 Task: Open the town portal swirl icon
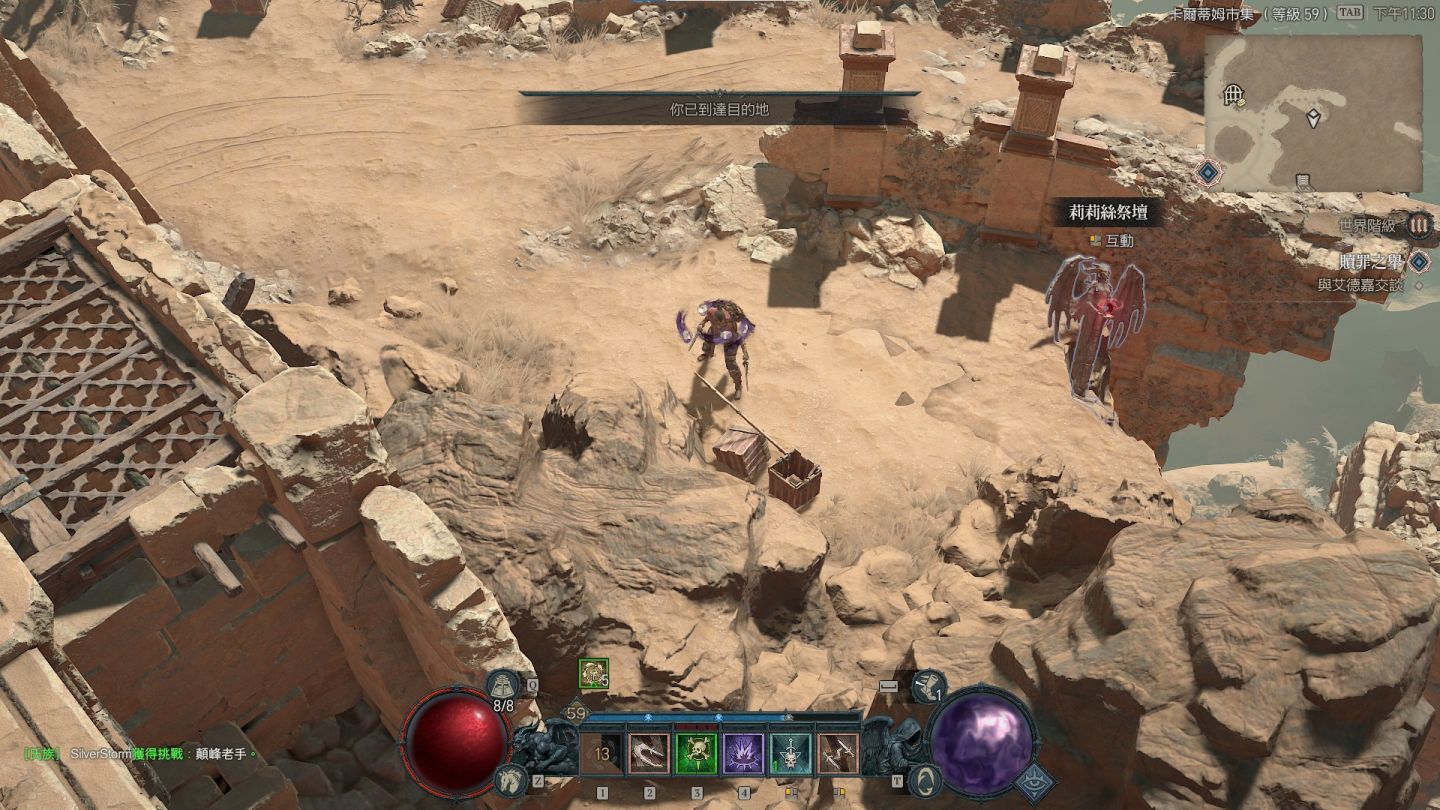tap(927, 781)
